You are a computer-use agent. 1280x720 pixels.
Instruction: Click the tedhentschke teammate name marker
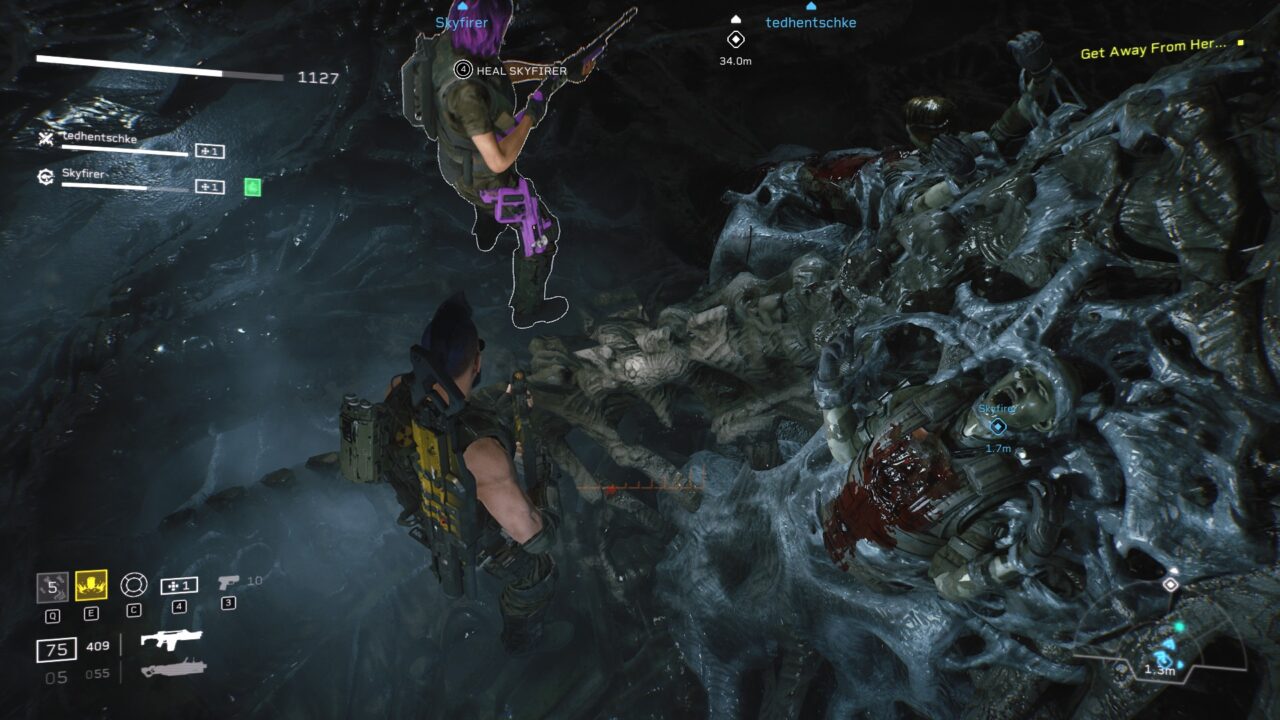coord(811,22)
